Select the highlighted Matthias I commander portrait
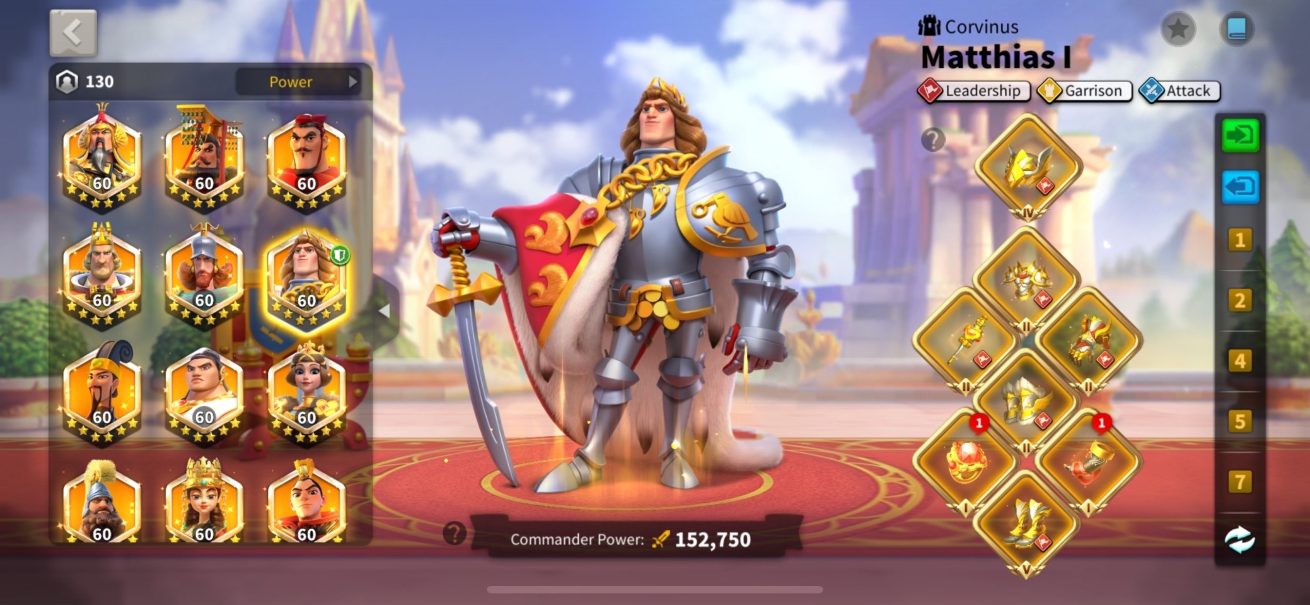Viewport: 1310px width, 605px height. 306,274
